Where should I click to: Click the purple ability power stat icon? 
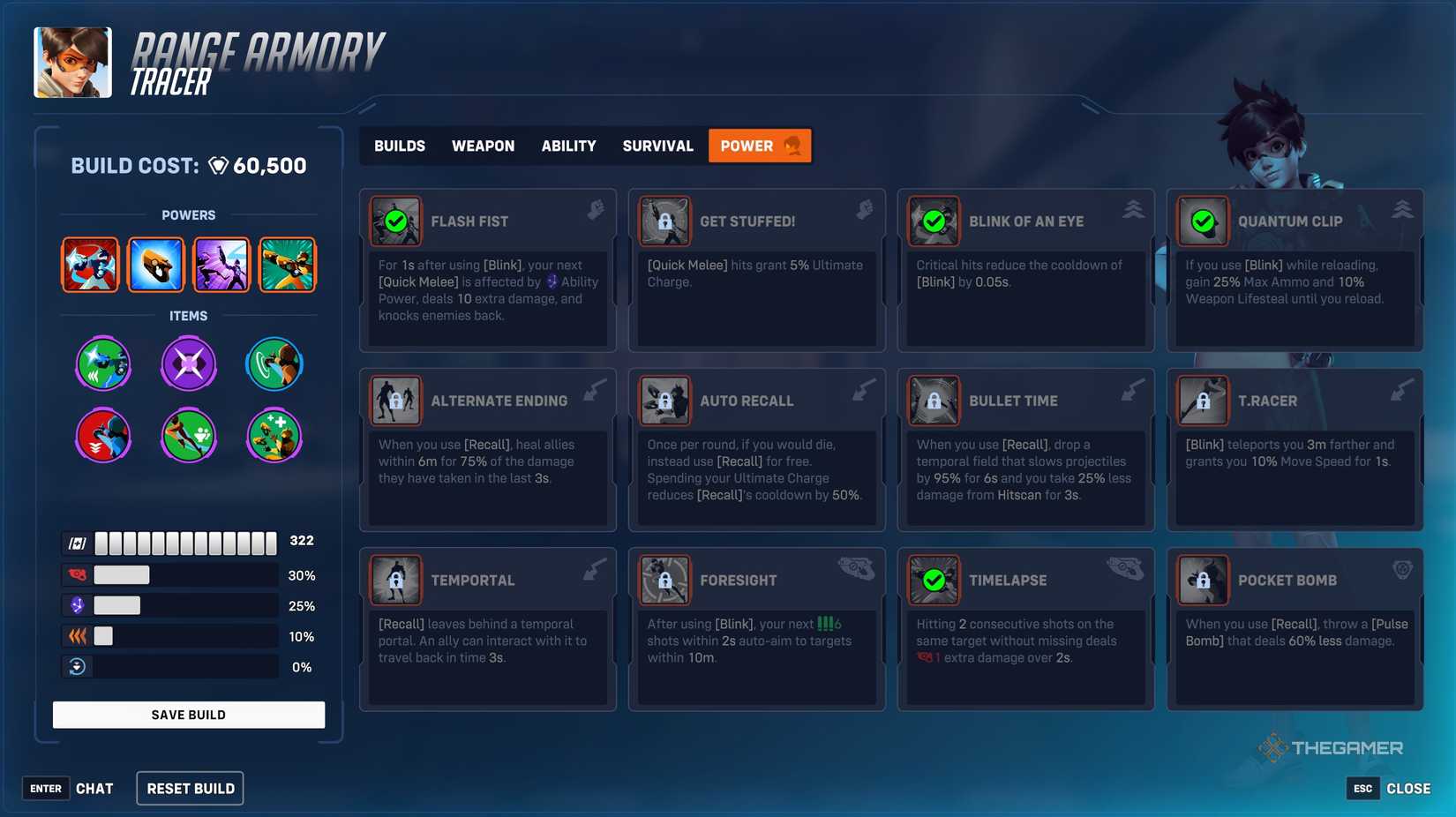click(x=79, y=605)
